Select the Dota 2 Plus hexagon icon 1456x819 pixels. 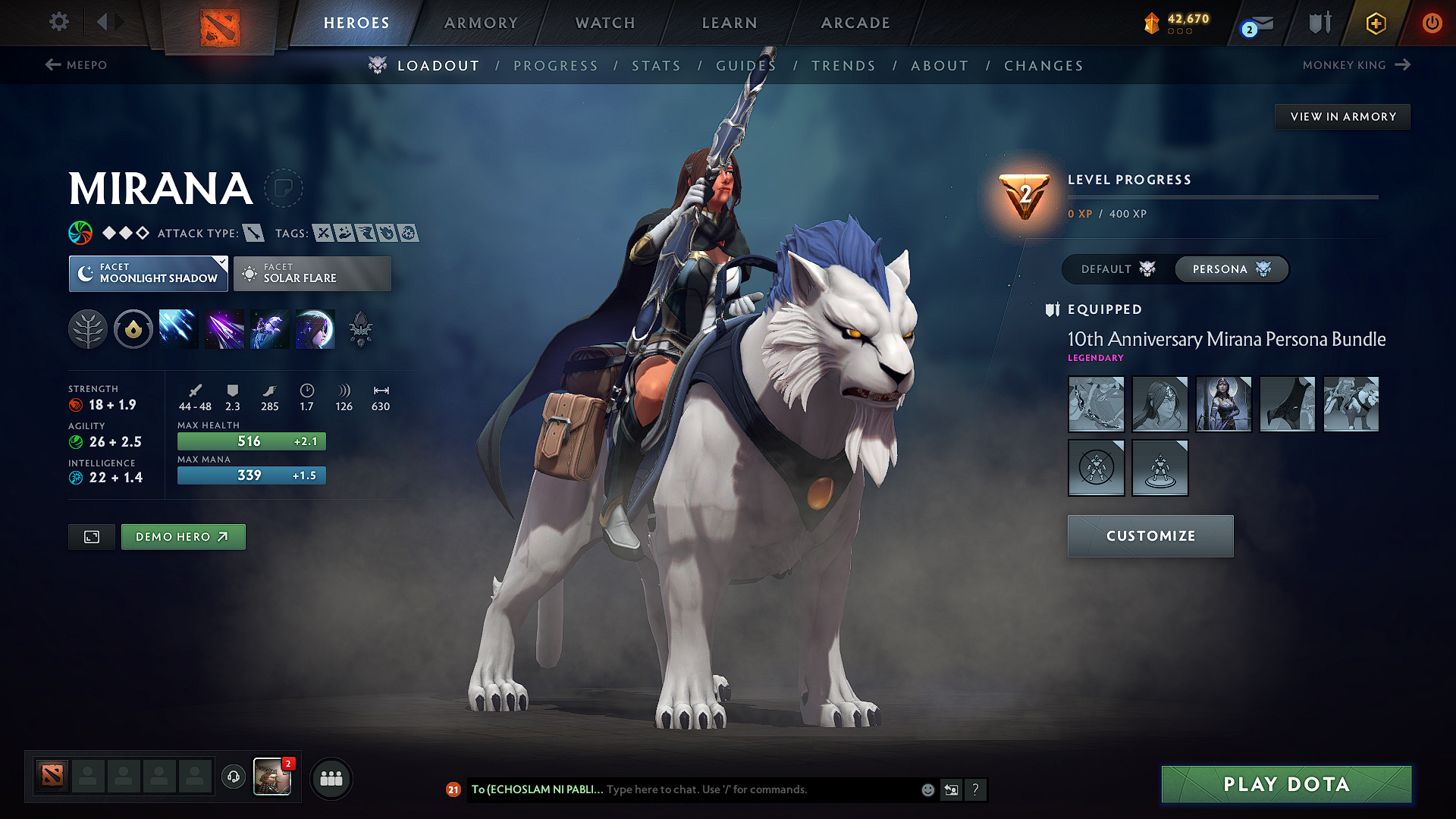pyautogui.click(x=1375, y=24)
